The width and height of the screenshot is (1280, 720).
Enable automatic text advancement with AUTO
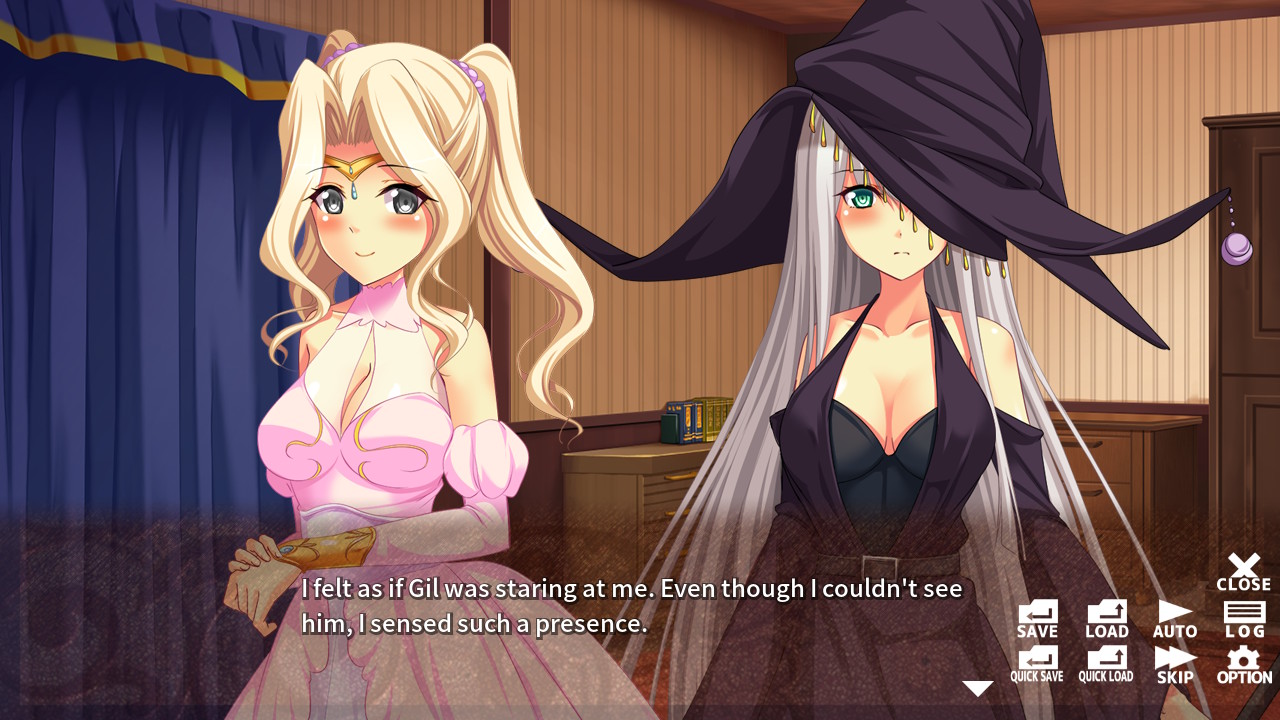coord(1175,615)
